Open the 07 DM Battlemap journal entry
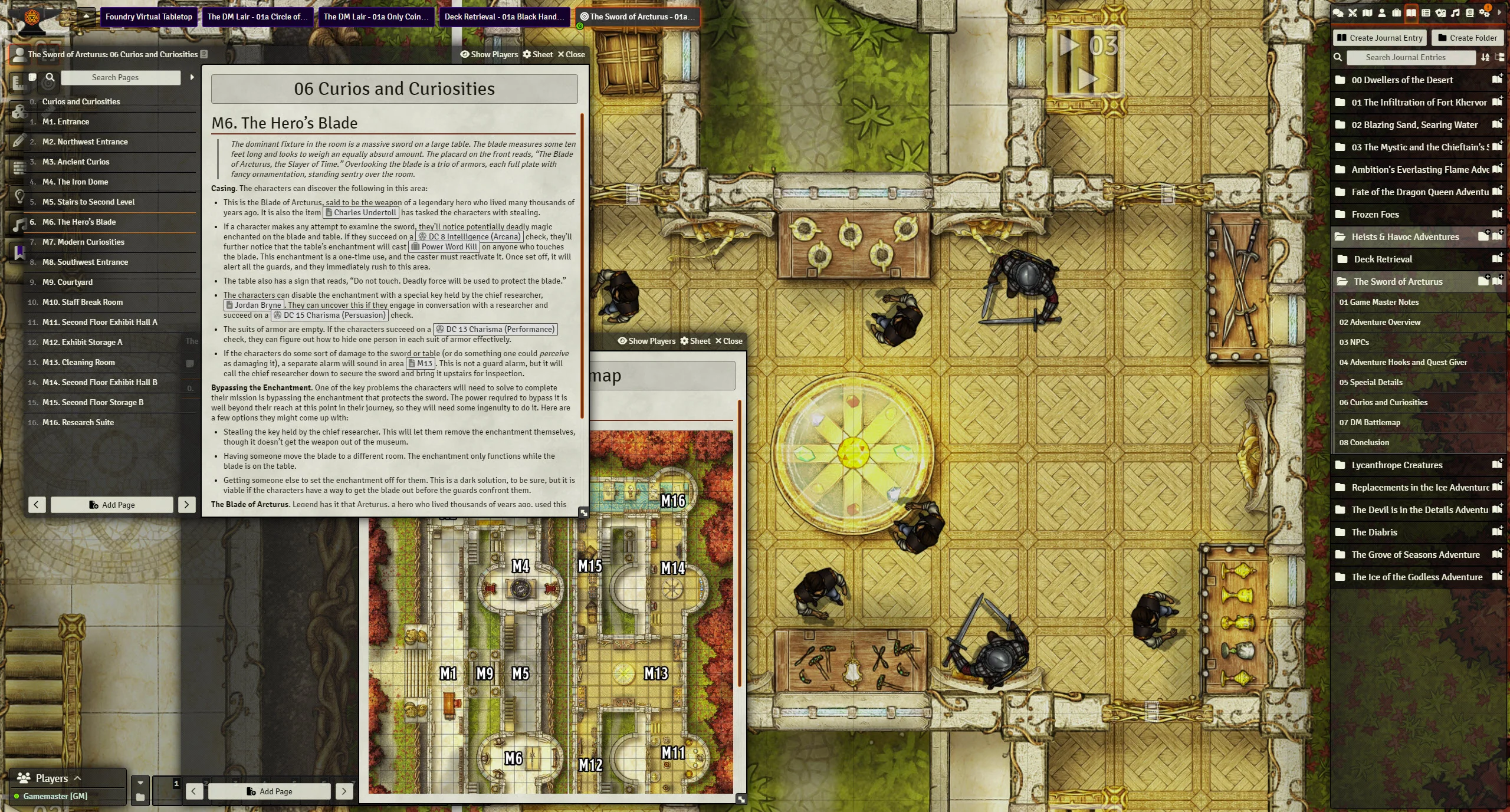Screen dimensions: 1510x812 pos(1369,422)
